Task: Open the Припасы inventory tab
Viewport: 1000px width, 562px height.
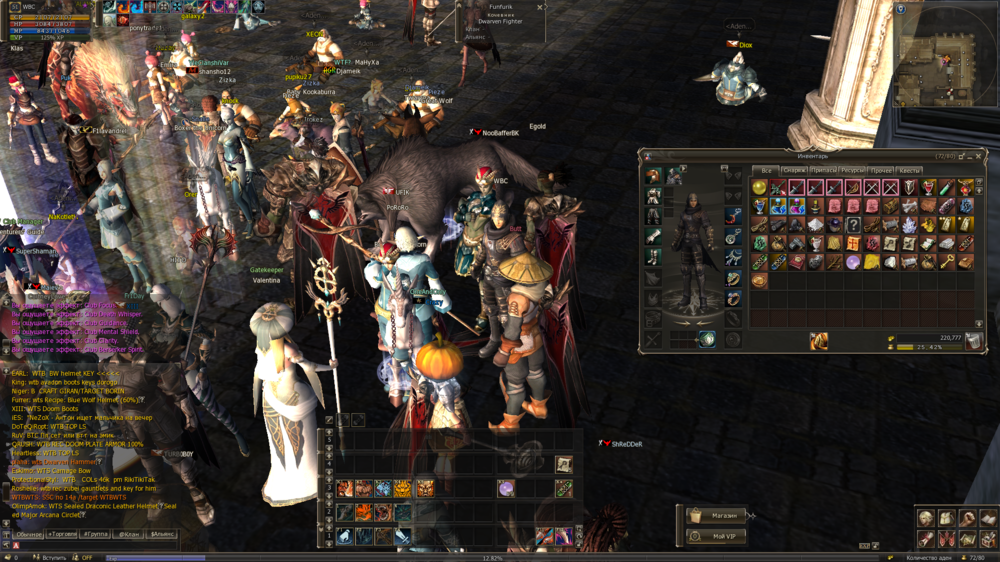Action: [823, 171]
